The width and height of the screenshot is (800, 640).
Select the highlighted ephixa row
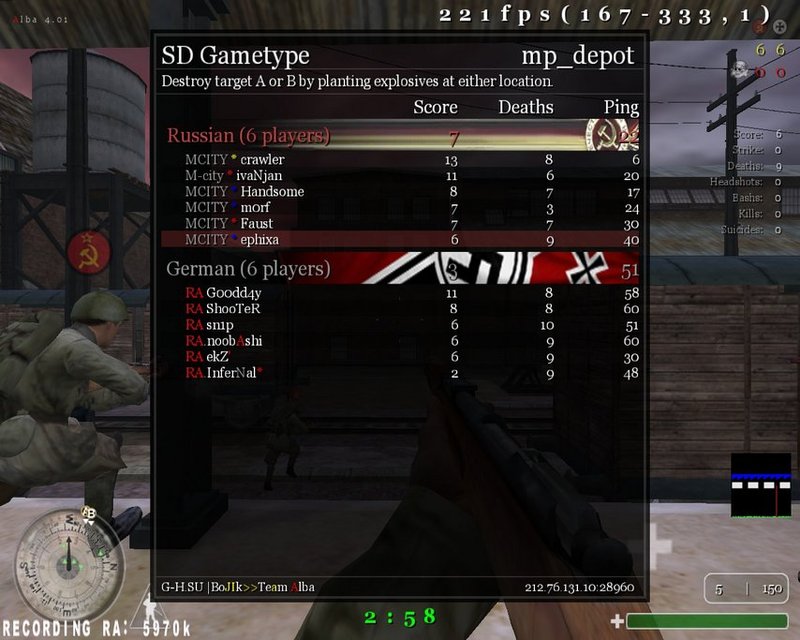[x=260, y=240]
